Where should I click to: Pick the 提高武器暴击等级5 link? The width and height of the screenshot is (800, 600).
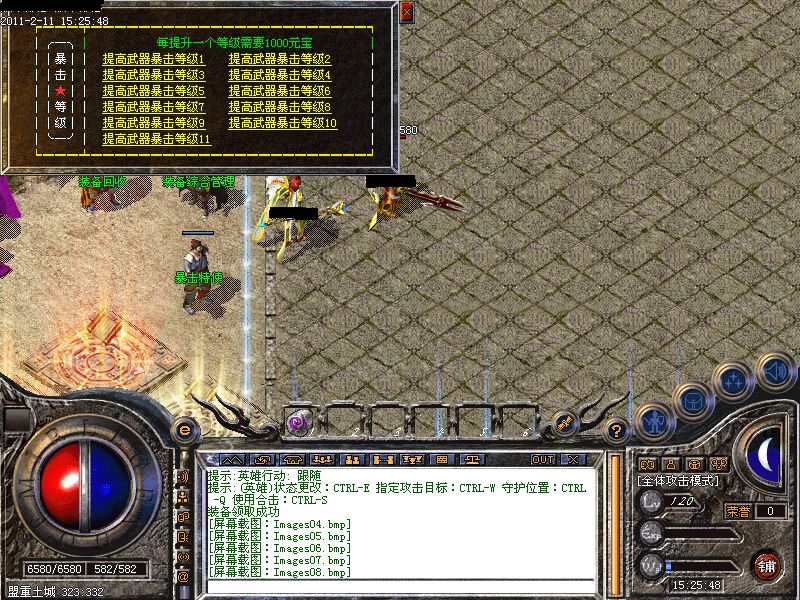pos(153,91)
